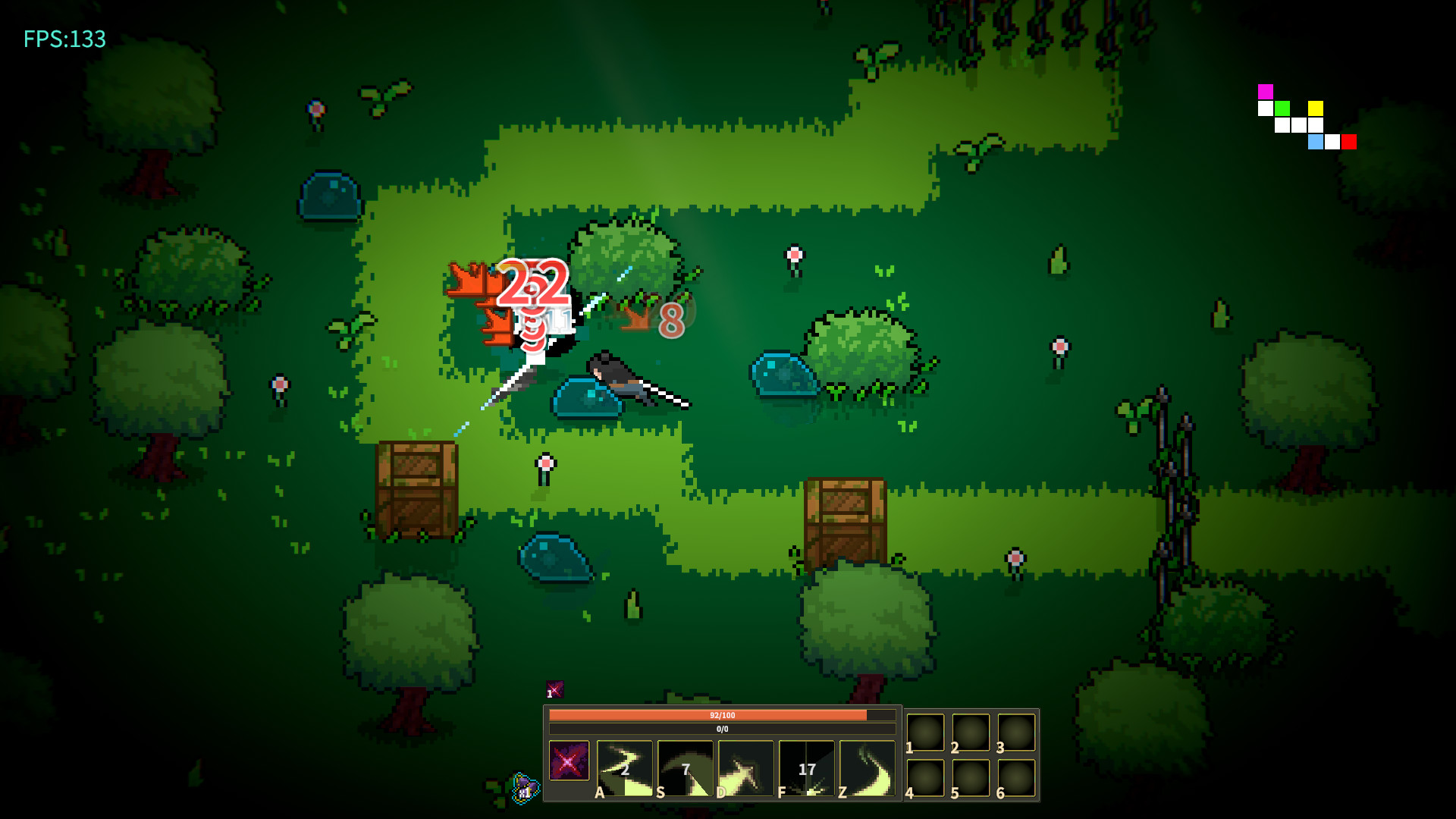This screenshot has width=1456, height=819.
Task: Click the red X buff icon above the health bar
Action: point(556,690)
